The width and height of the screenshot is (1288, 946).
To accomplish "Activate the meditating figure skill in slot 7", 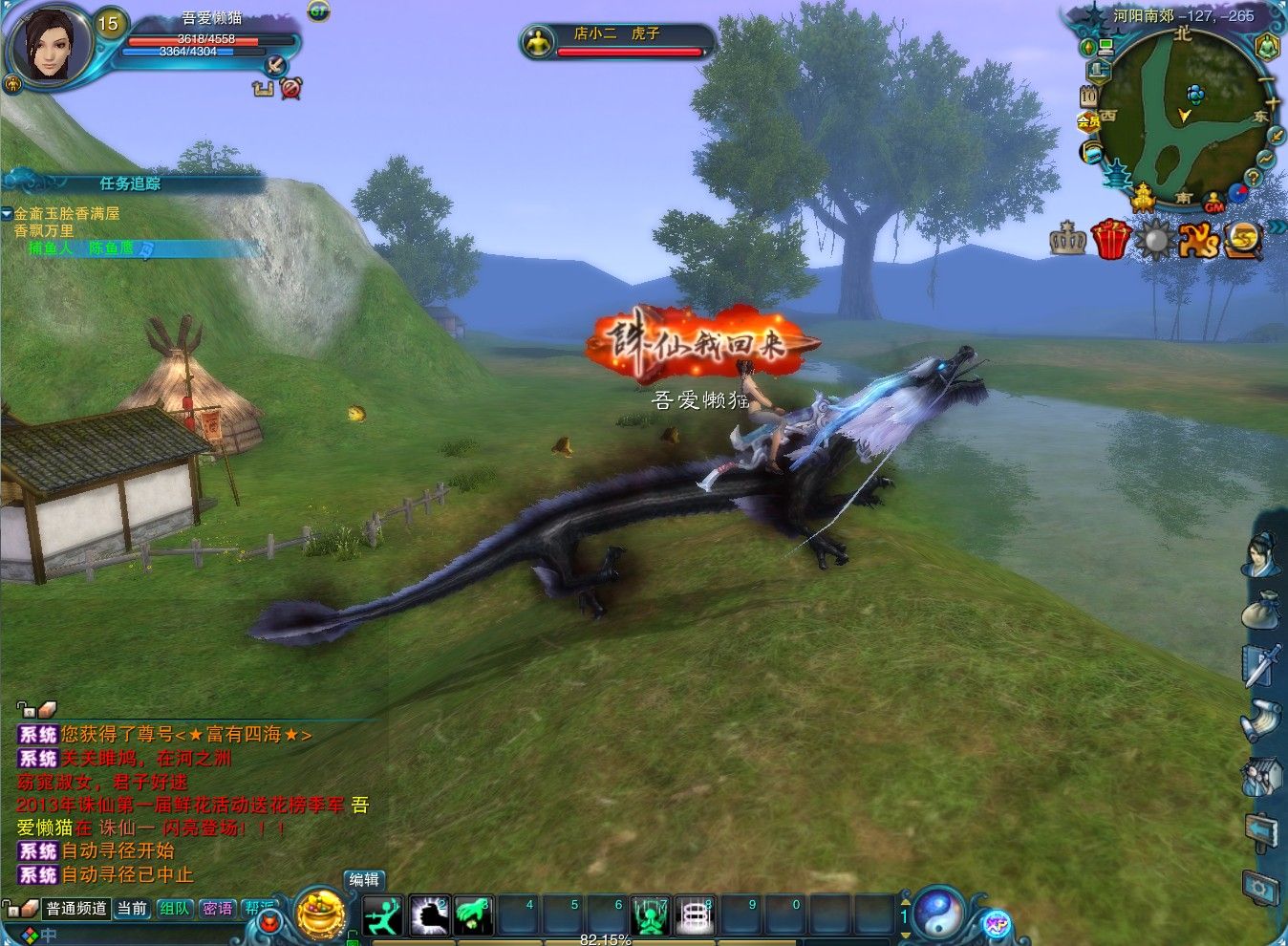I will click(x=651, y=916).
